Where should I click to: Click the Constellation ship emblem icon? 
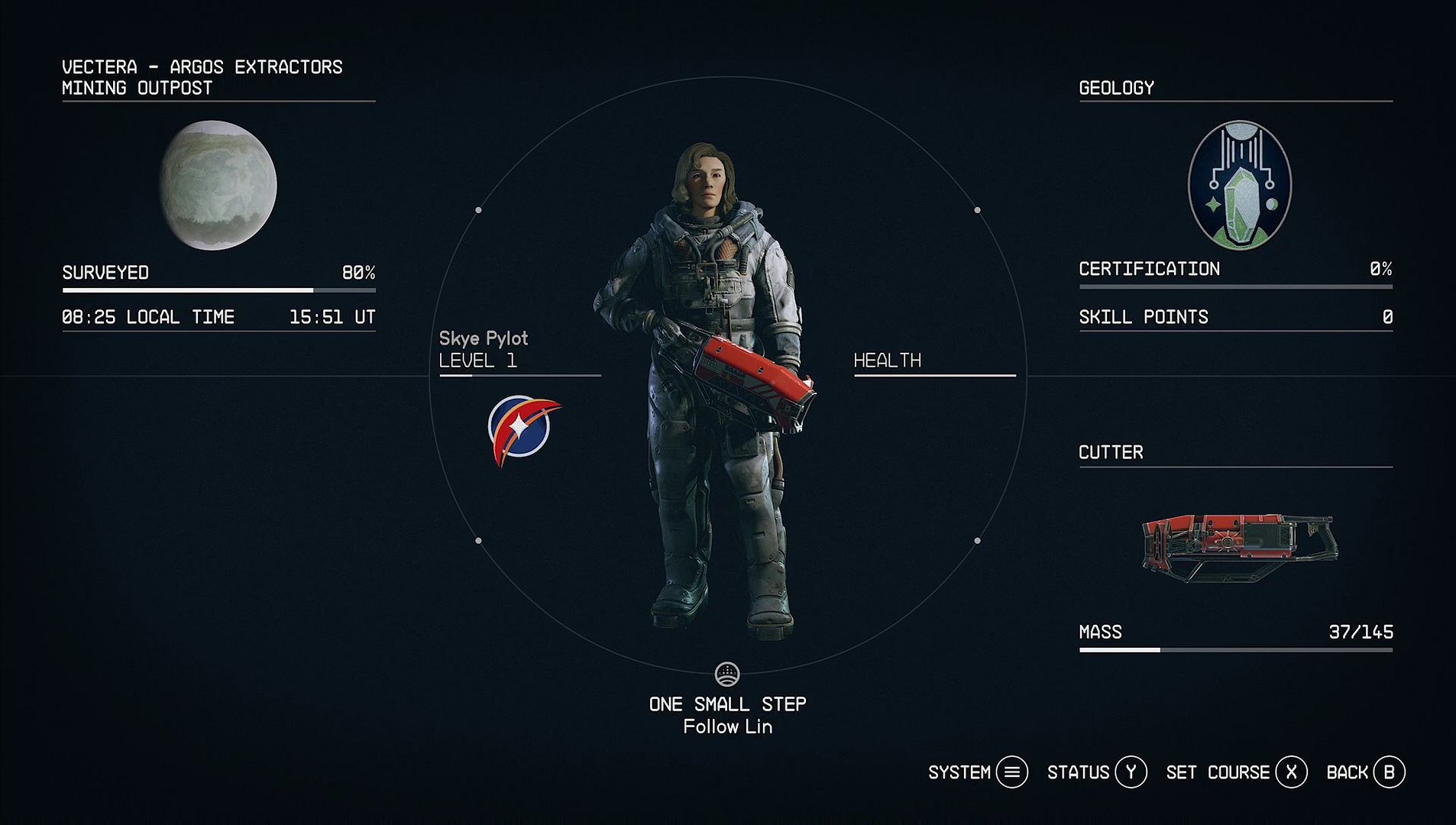pyautogui.click(x=523, y=429)
